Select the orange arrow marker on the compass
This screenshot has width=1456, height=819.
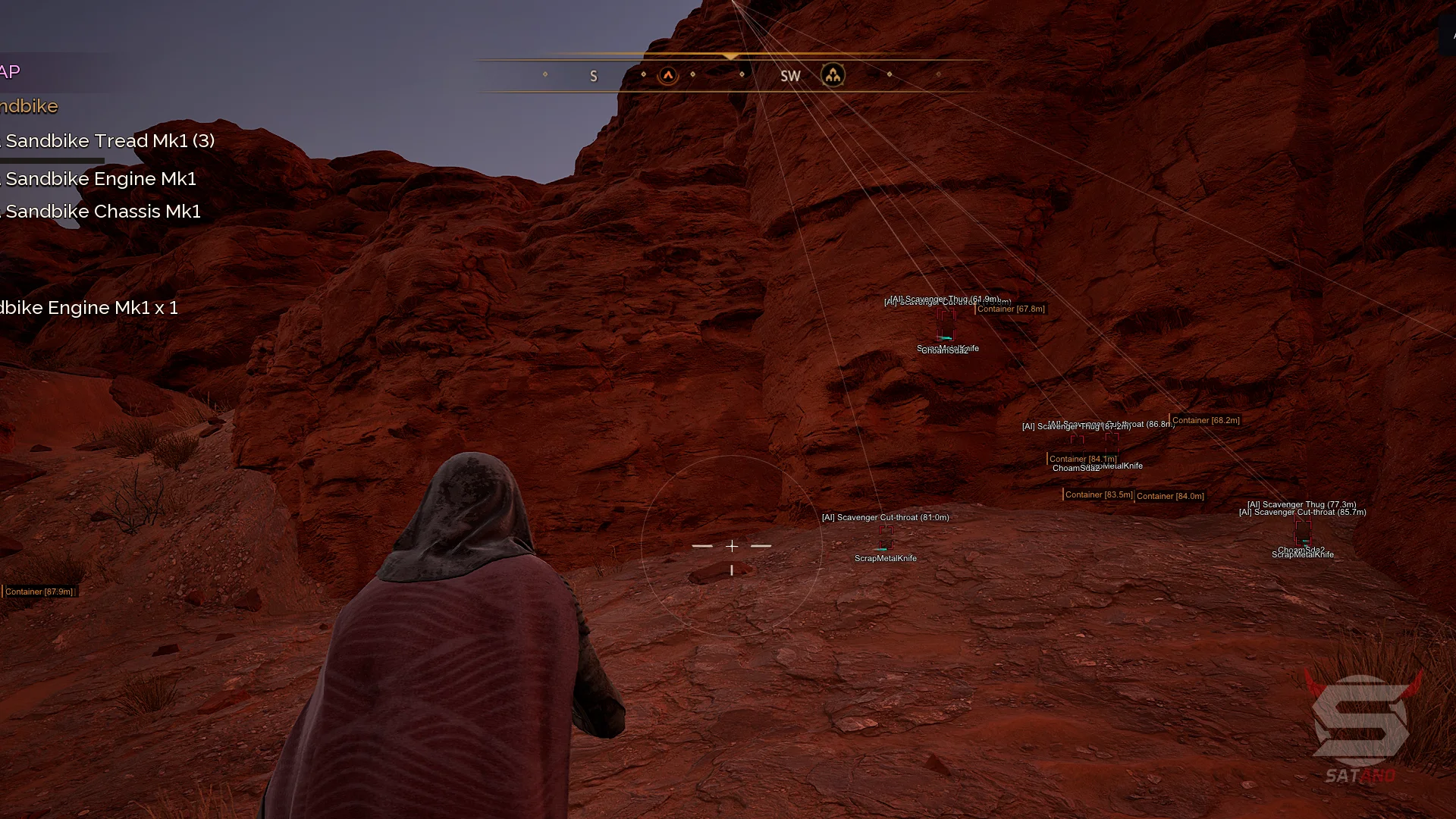668,75
